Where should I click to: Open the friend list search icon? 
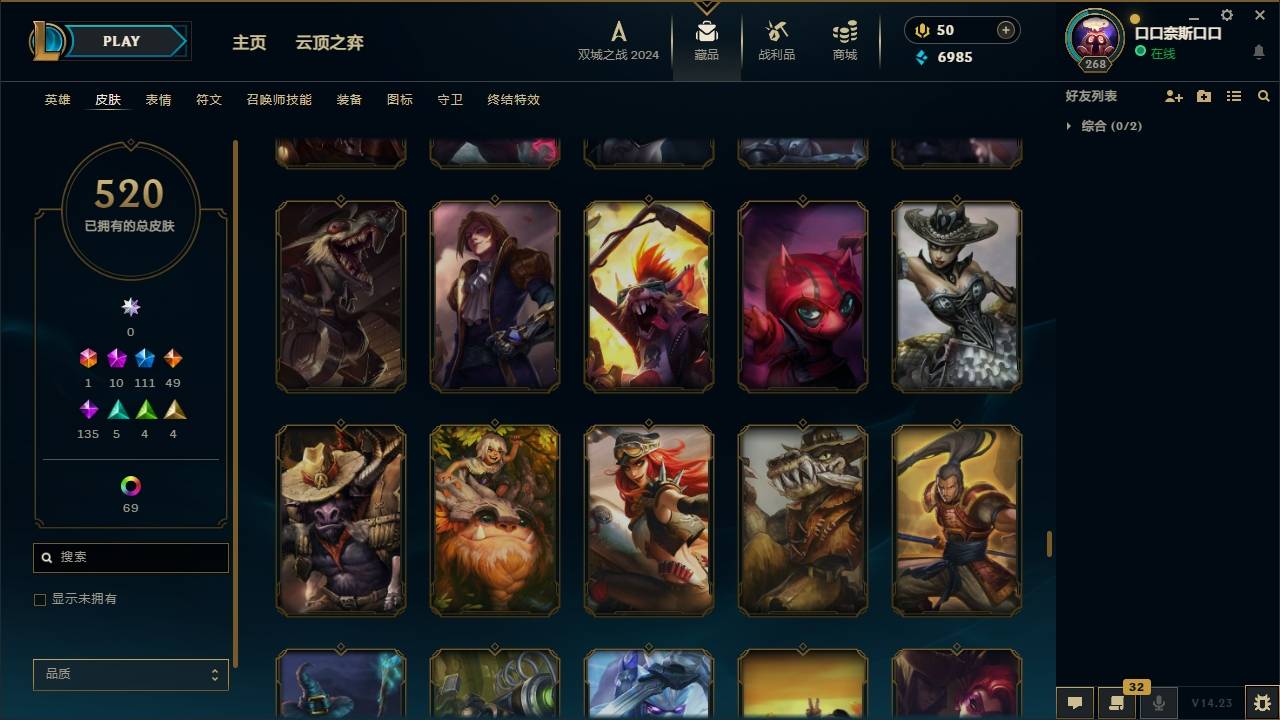pyautogui.click(x=1264, y=96)
